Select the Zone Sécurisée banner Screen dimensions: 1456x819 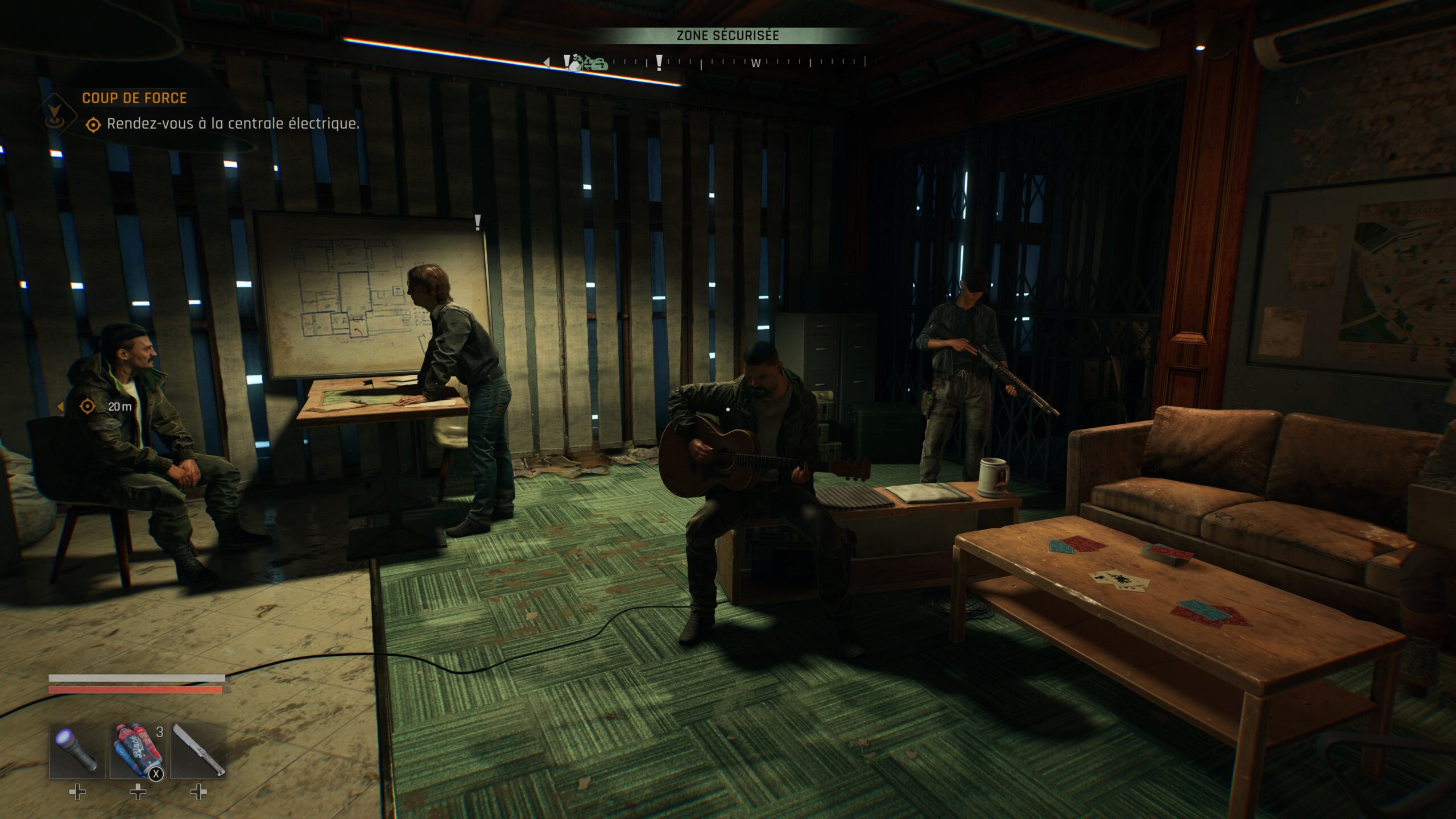[728, 36]
